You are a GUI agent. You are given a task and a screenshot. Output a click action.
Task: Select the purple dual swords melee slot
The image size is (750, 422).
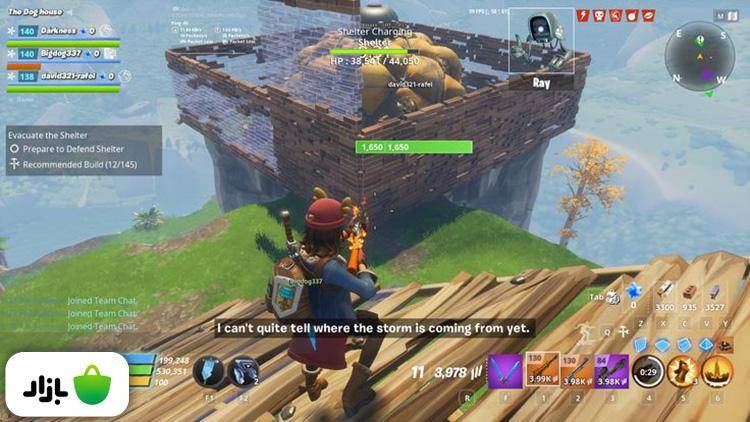click(504, 371)
